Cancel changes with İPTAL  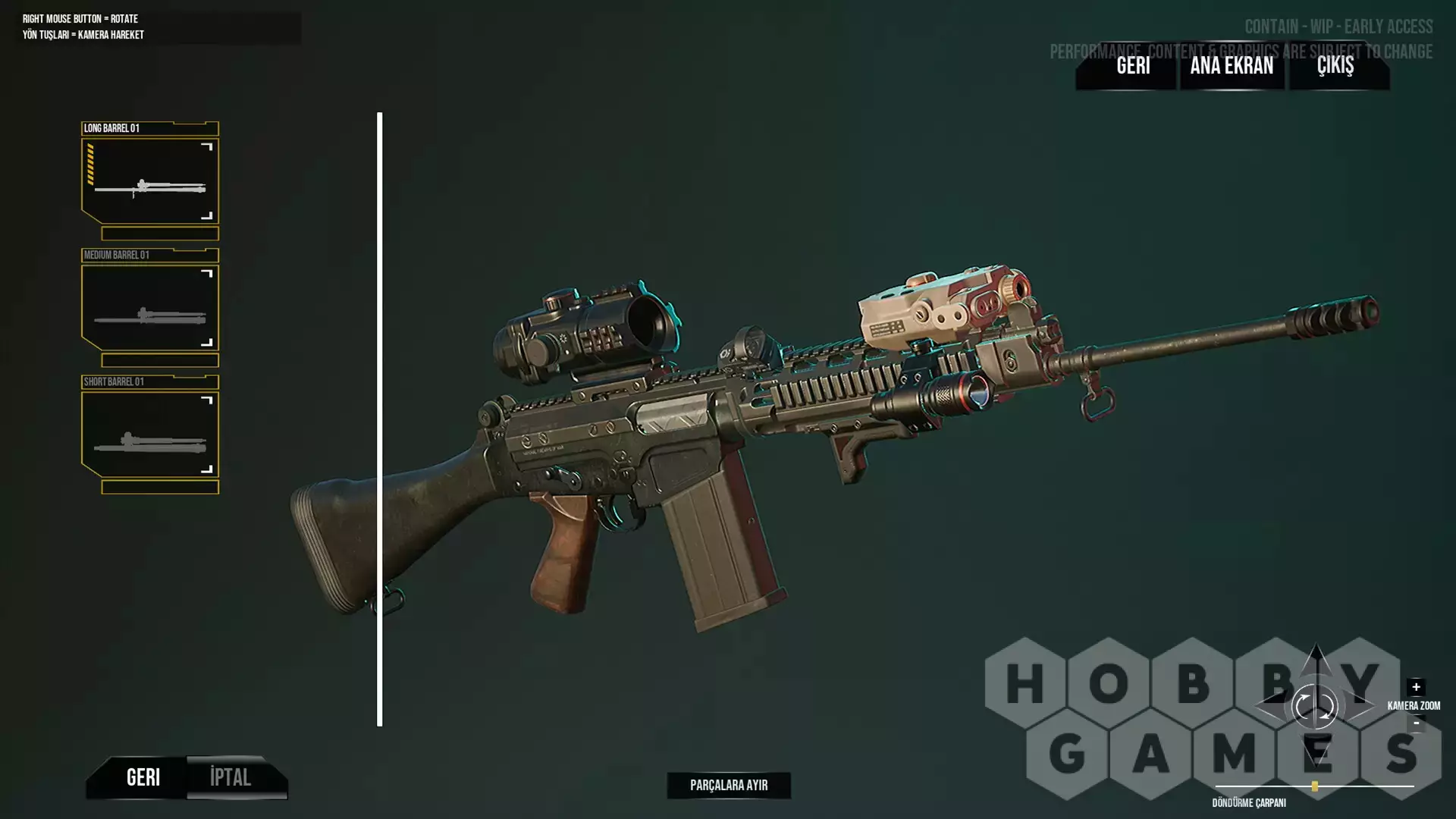point(231,777)
